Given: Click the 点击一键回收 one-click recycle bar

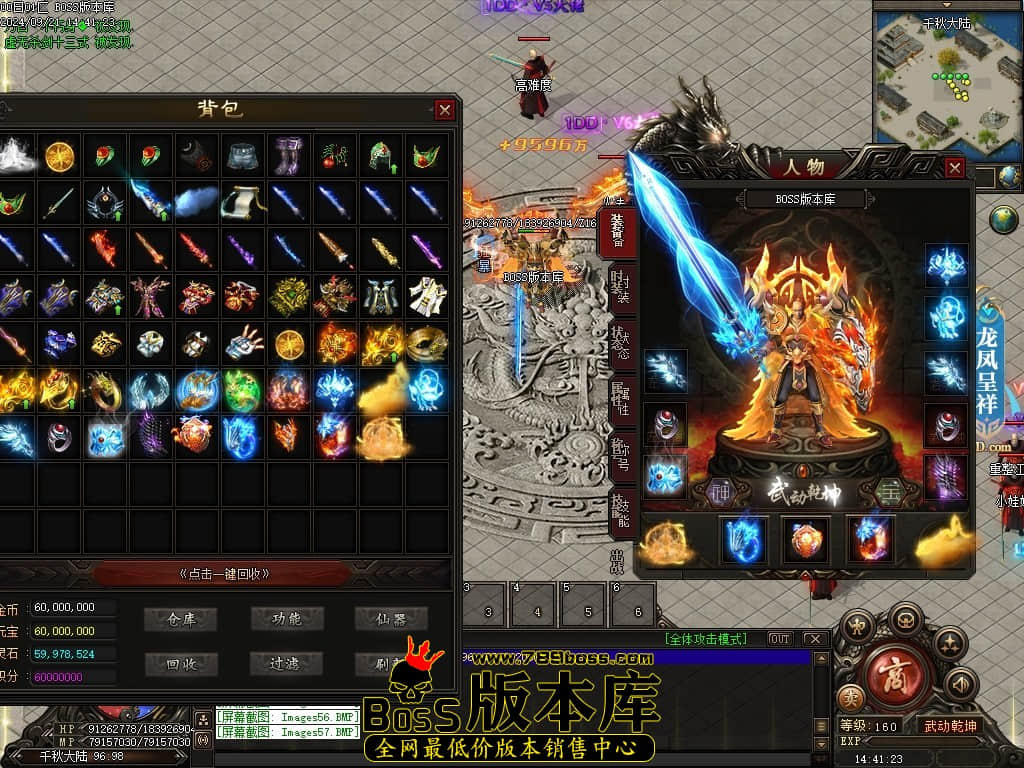Looking at the screenshot, I should coord(224,574).
